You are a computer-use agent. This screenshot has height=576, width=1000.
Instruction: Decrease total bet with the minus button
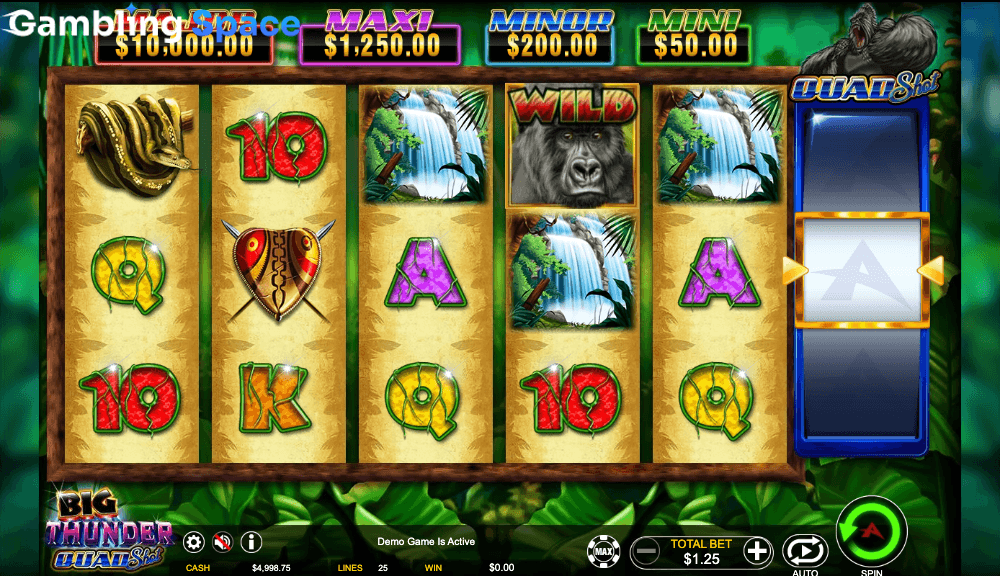click(646, 550)
